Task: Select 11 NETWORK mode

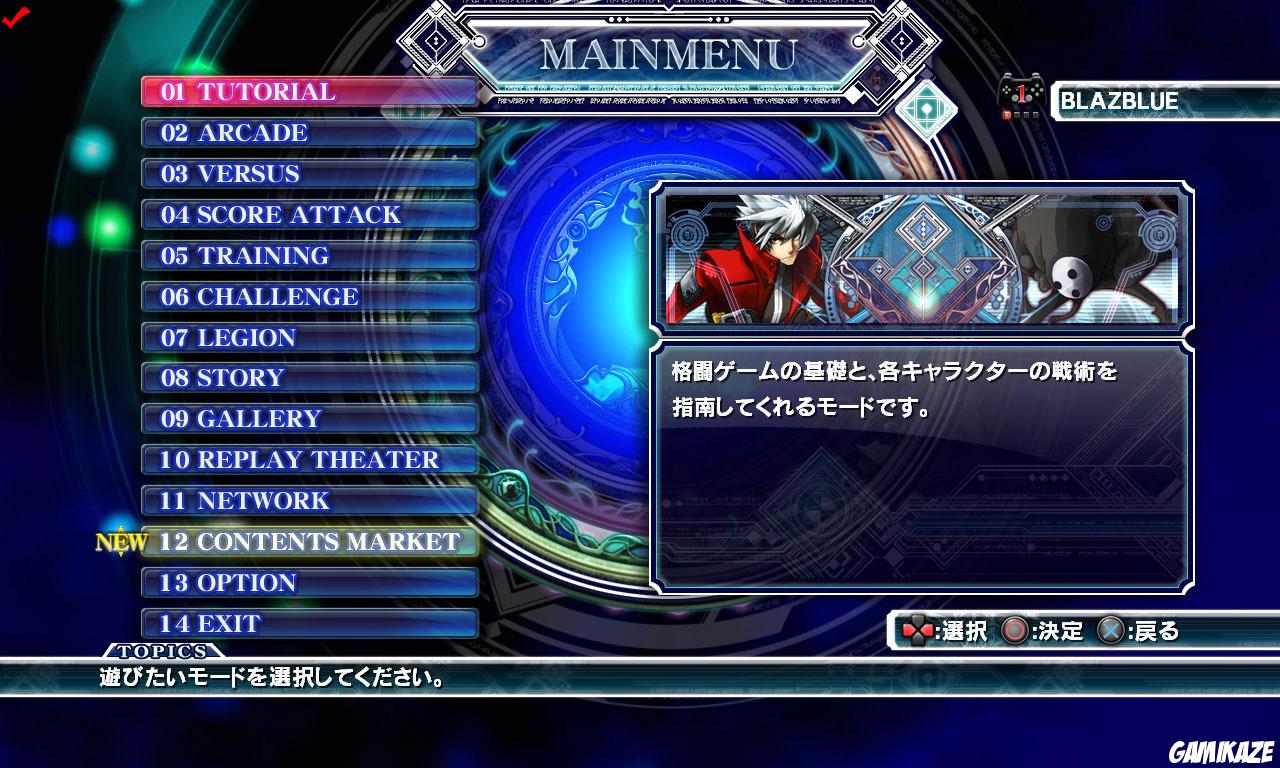Action: tap(310, 501)
